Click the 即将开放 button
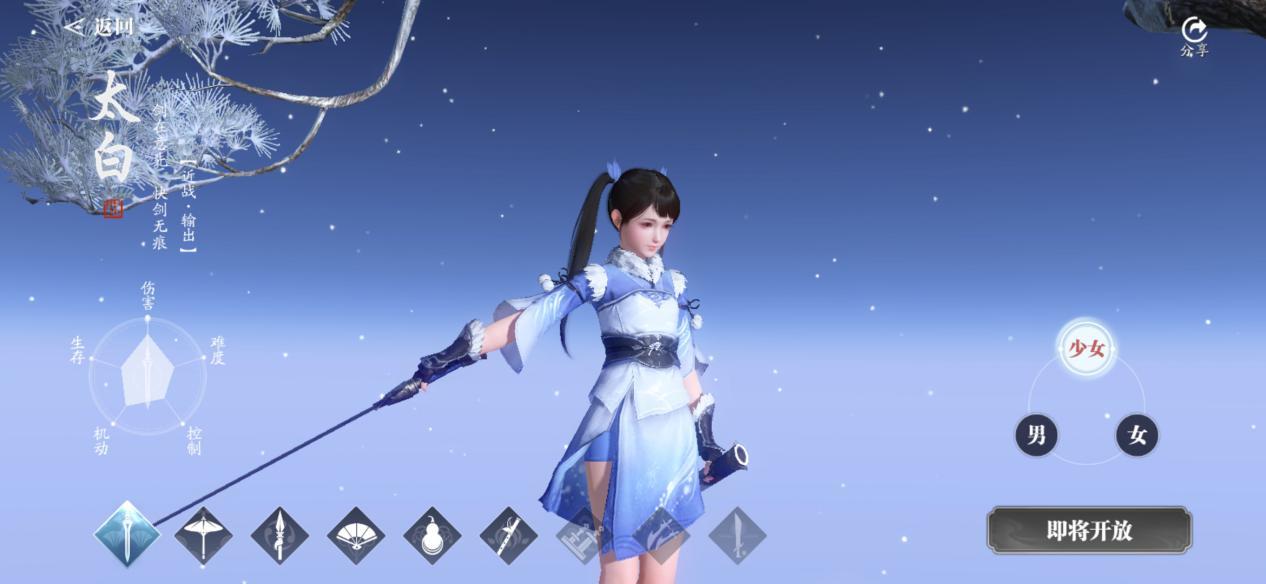This screenshot has height=584, width=1266. pos(1089,530)
